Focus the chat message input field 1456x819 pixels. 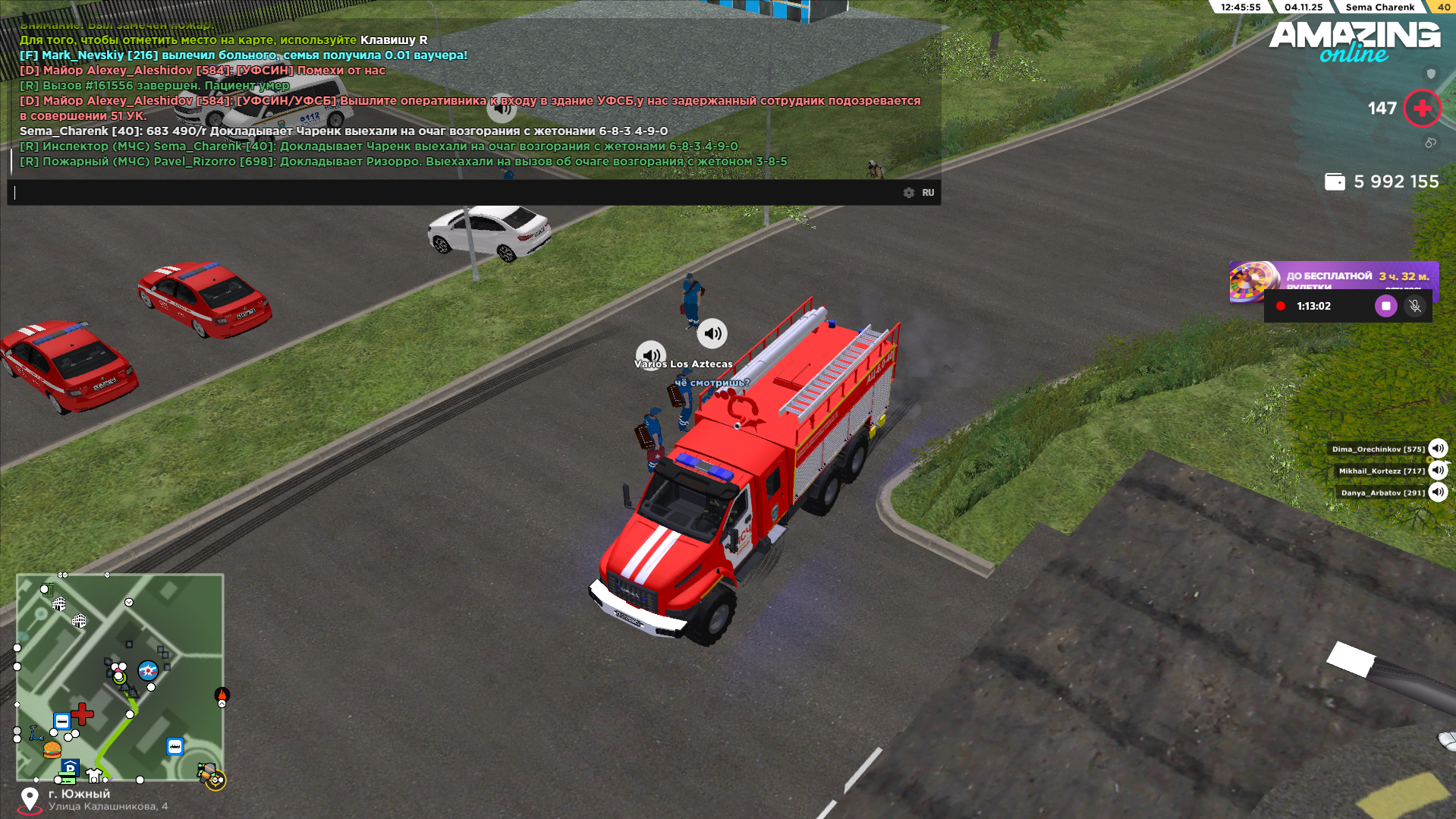[x=455, y=193]
